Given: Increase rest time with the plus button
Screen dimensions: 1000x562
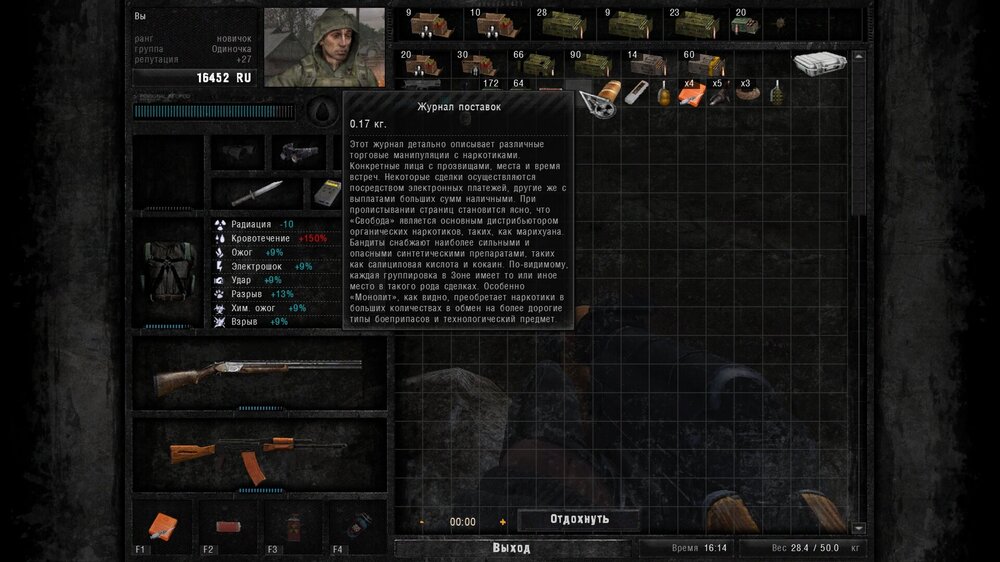Looking at the screenshot, I should [x=502, y=522].
